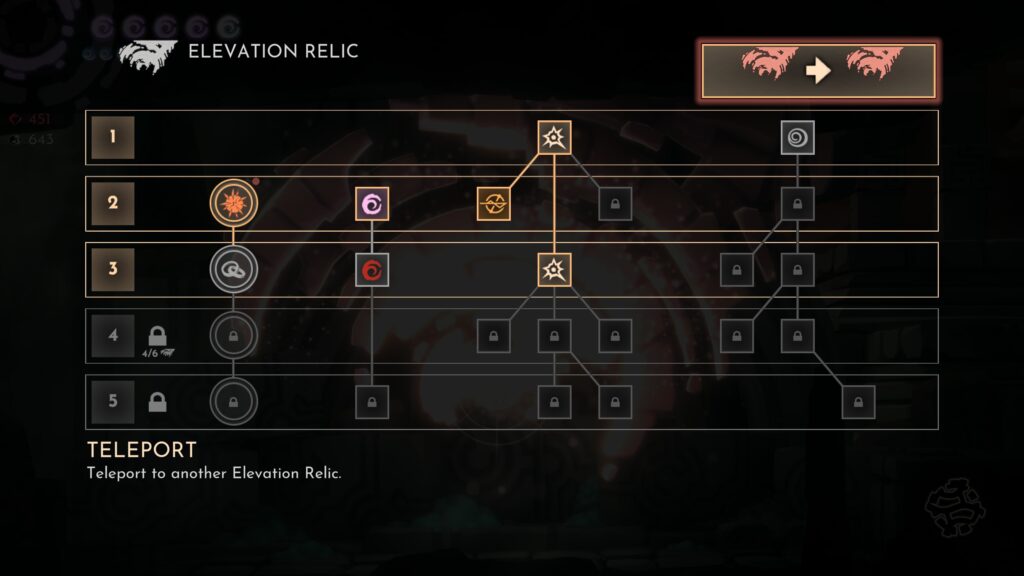The width and height of the screenshot is (1024, 576).
Task: Select the locked tier 4 row label
Action: [x=112, y=335]
